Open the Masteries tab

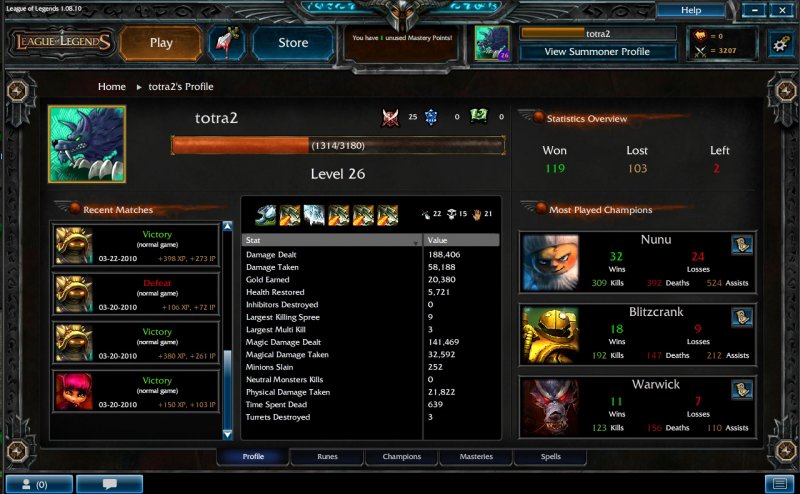tap(475, 457)
